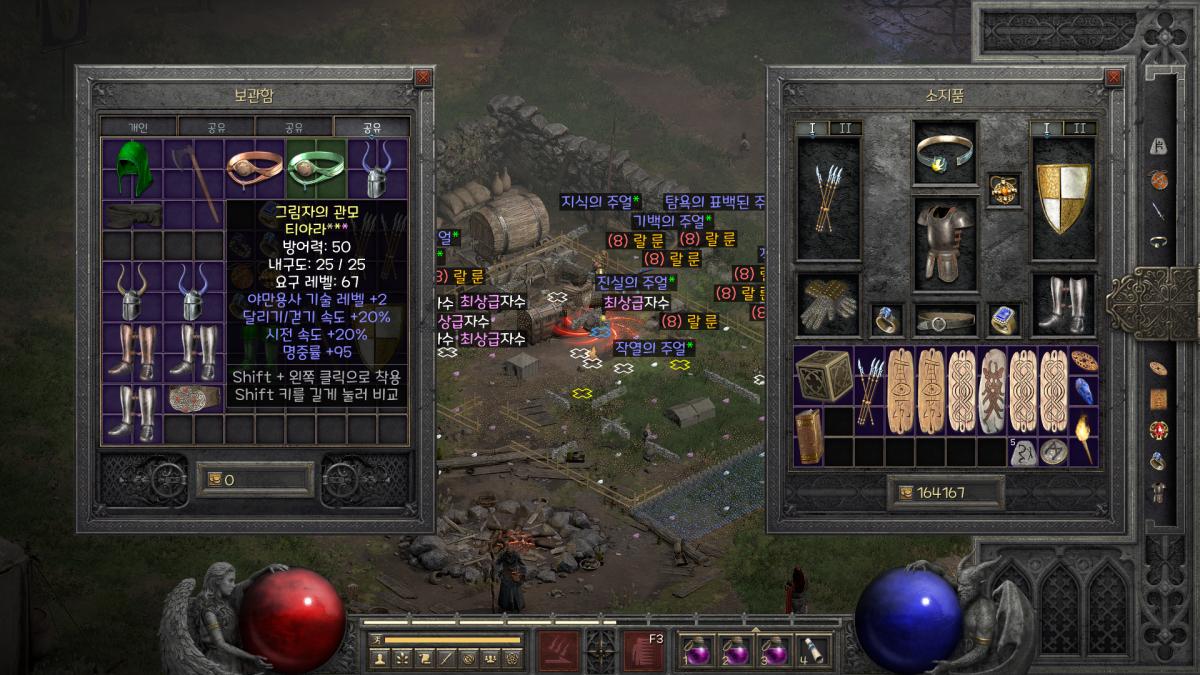Click the equipped boots slot
This screenshot has width=1200, height=675.
point(1062,303)
